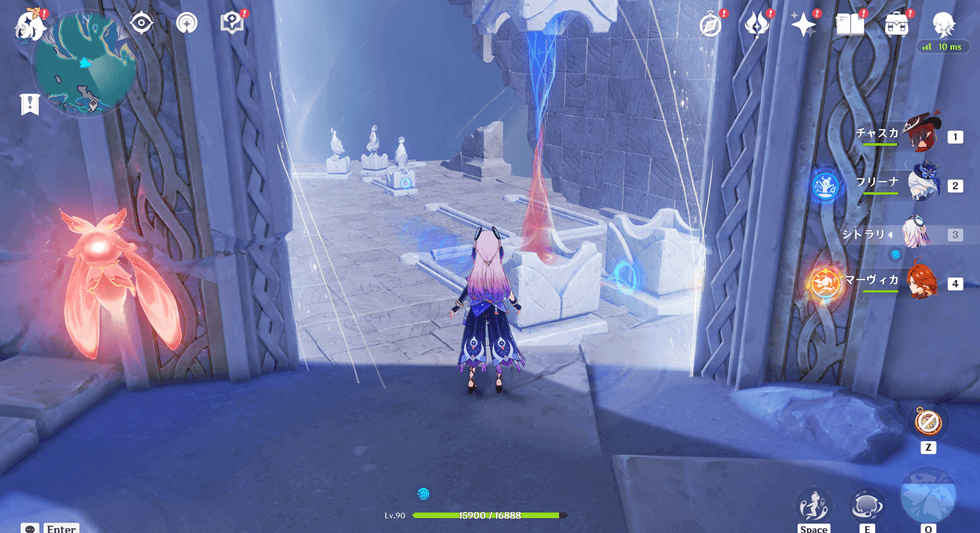Activate the elemental burst icon
The width and height of the screenshot is (980, 533).
pos(928,497)
